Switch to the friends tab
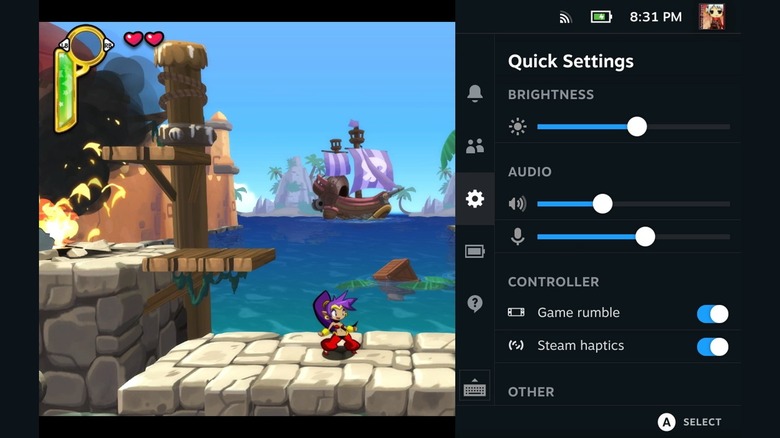Image resolution: width=780 pixels, height=438 pixels. click(x=475, y=146)
